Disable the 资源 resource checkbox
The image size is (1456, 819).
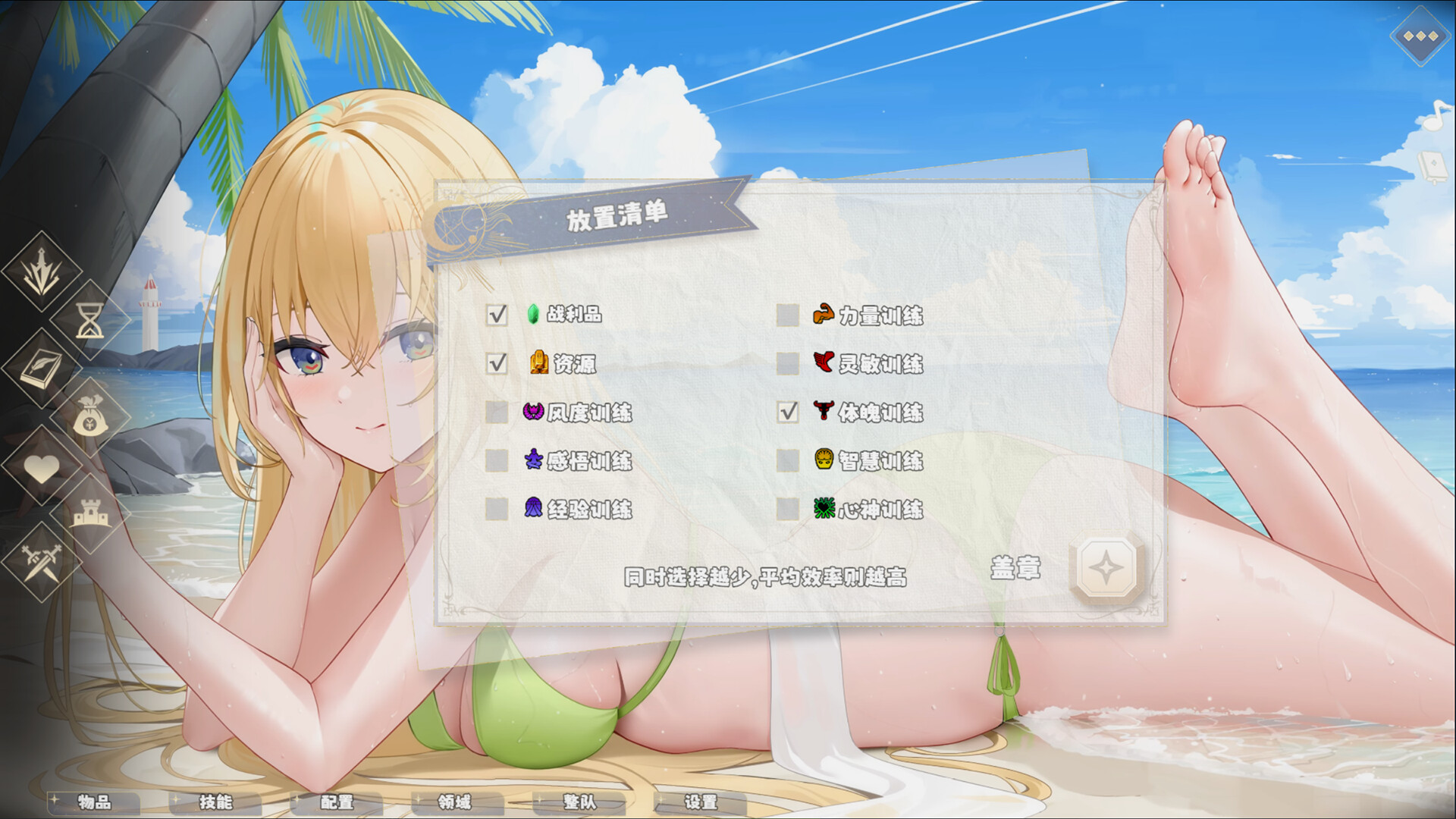[497, 365]
